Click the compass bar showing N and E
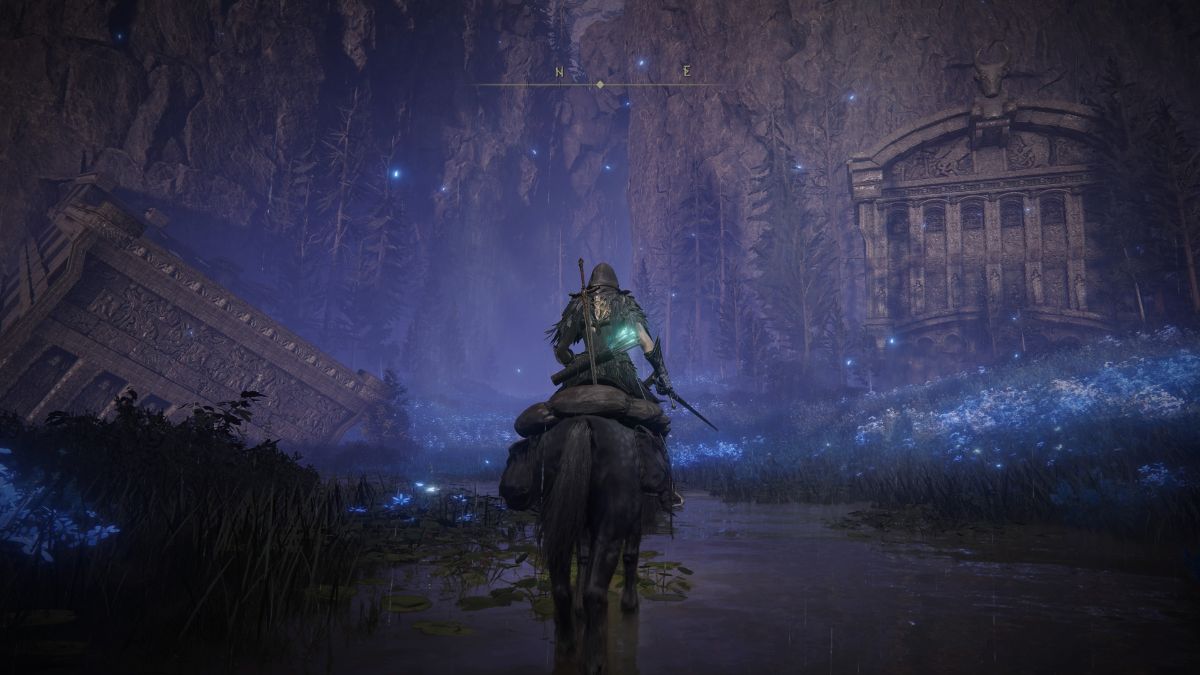The width and height of the screenshot is (1200, 675). pos(600,82)
